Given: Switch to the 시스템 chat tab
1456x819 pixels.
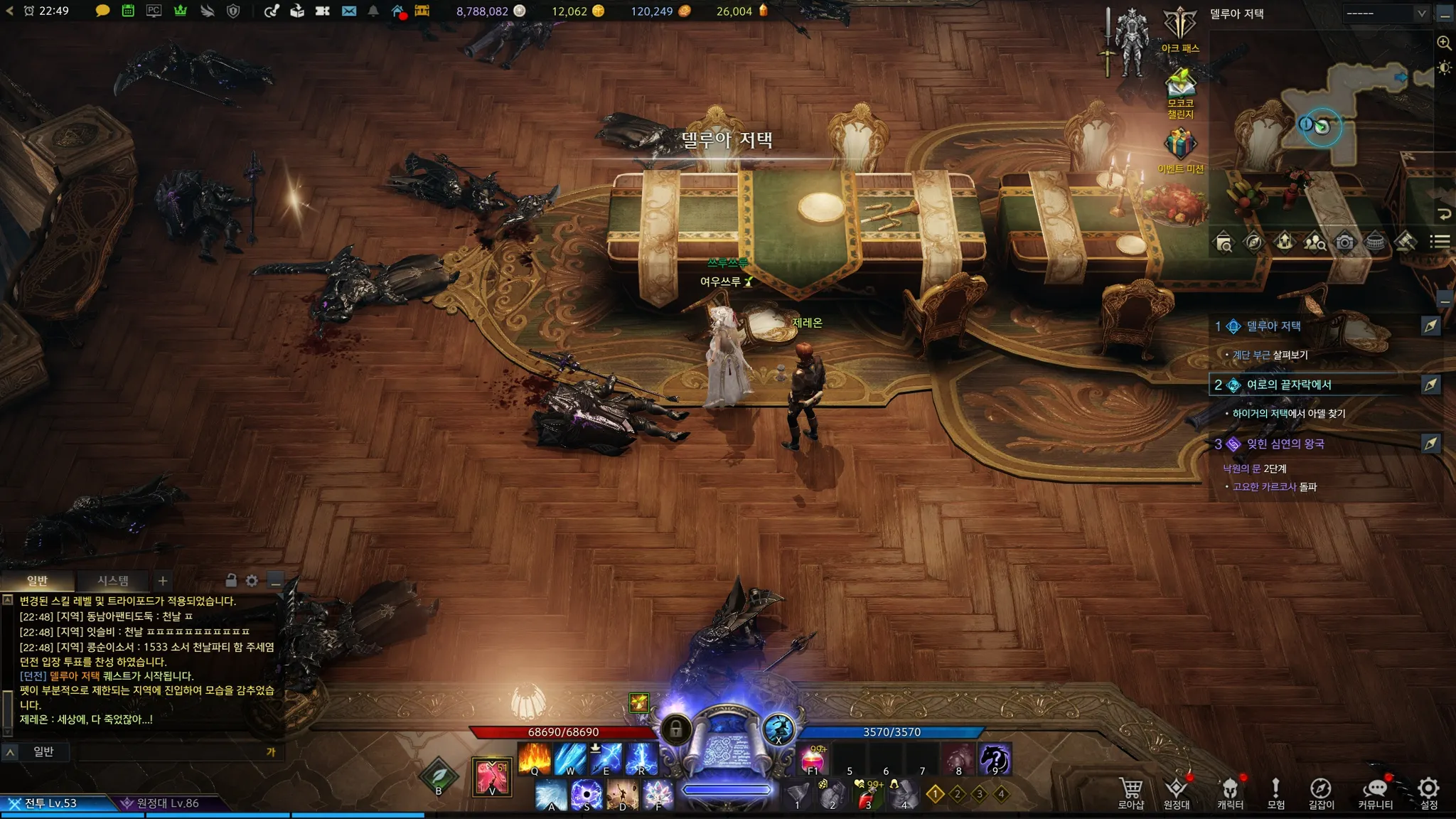Looking at the screenshot, I should 113,581.
